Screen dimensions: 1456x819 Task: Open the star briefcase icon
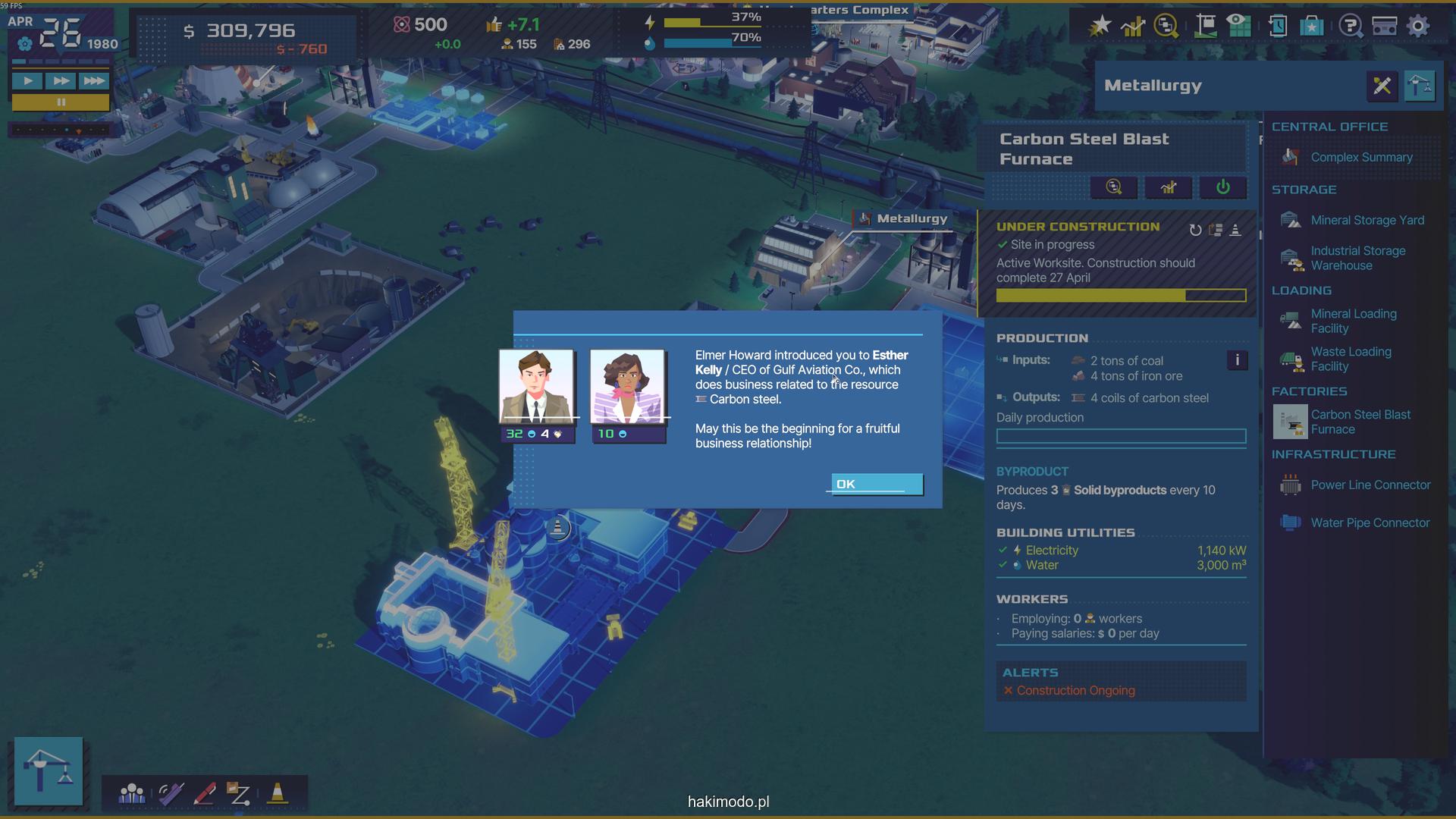pyautogui.click(x=1311, y=26)
